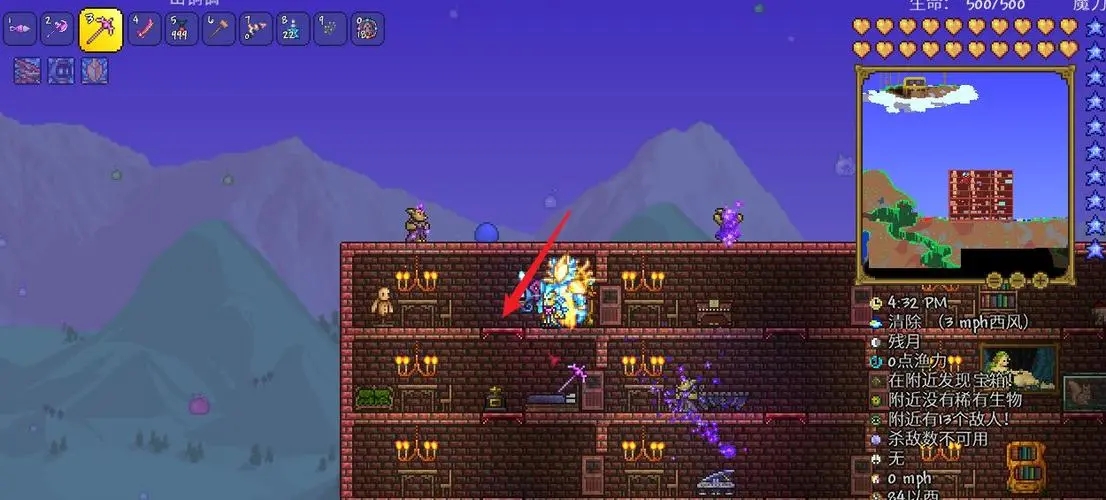Viewport: 1106px width, 500px height.
Task: Choose the hammer in hotbar slot 6
Action: point(219,29)
